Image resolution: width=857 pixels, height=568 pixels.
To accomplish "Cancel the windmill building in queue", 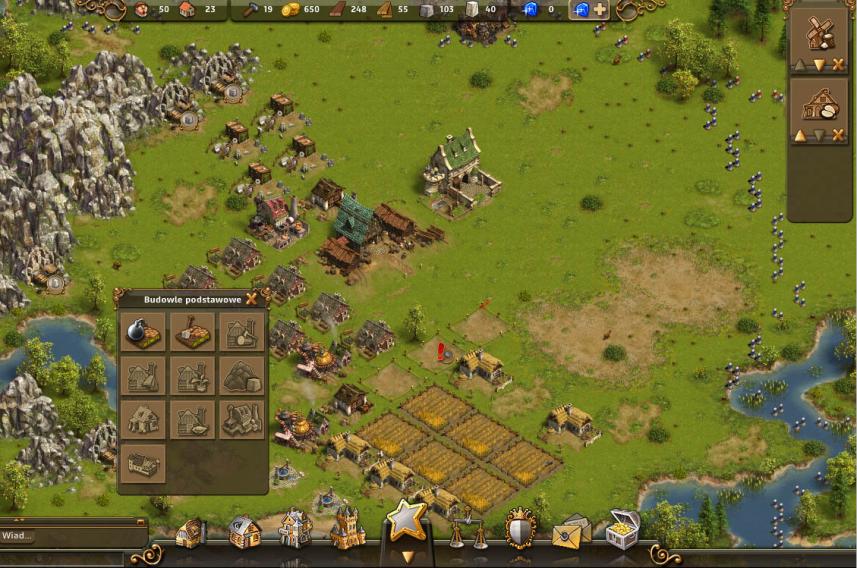I will click(838, 65).
